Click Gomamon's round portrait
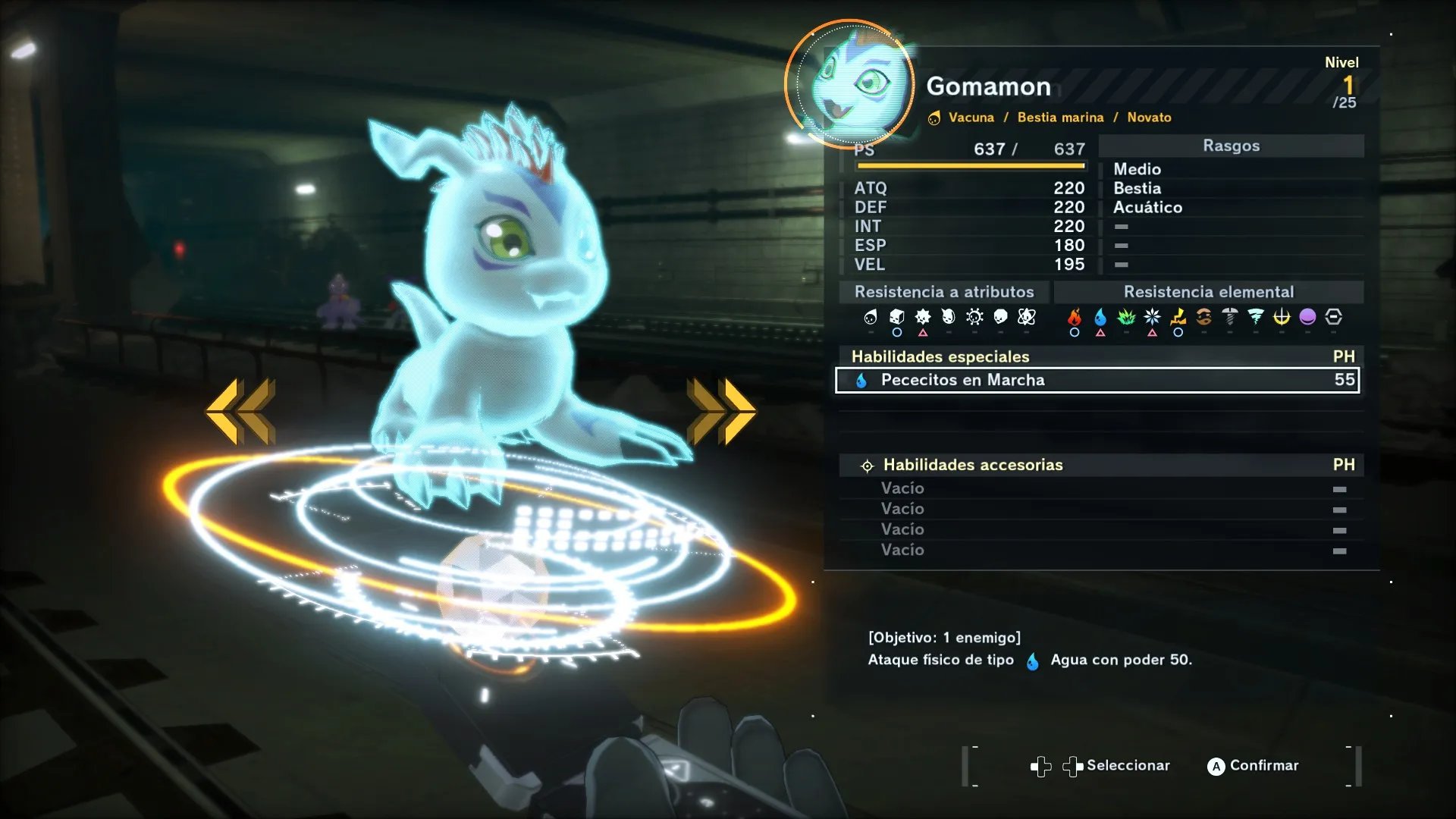This screenshot has height=819, width=1456. [x=850, y=84]
